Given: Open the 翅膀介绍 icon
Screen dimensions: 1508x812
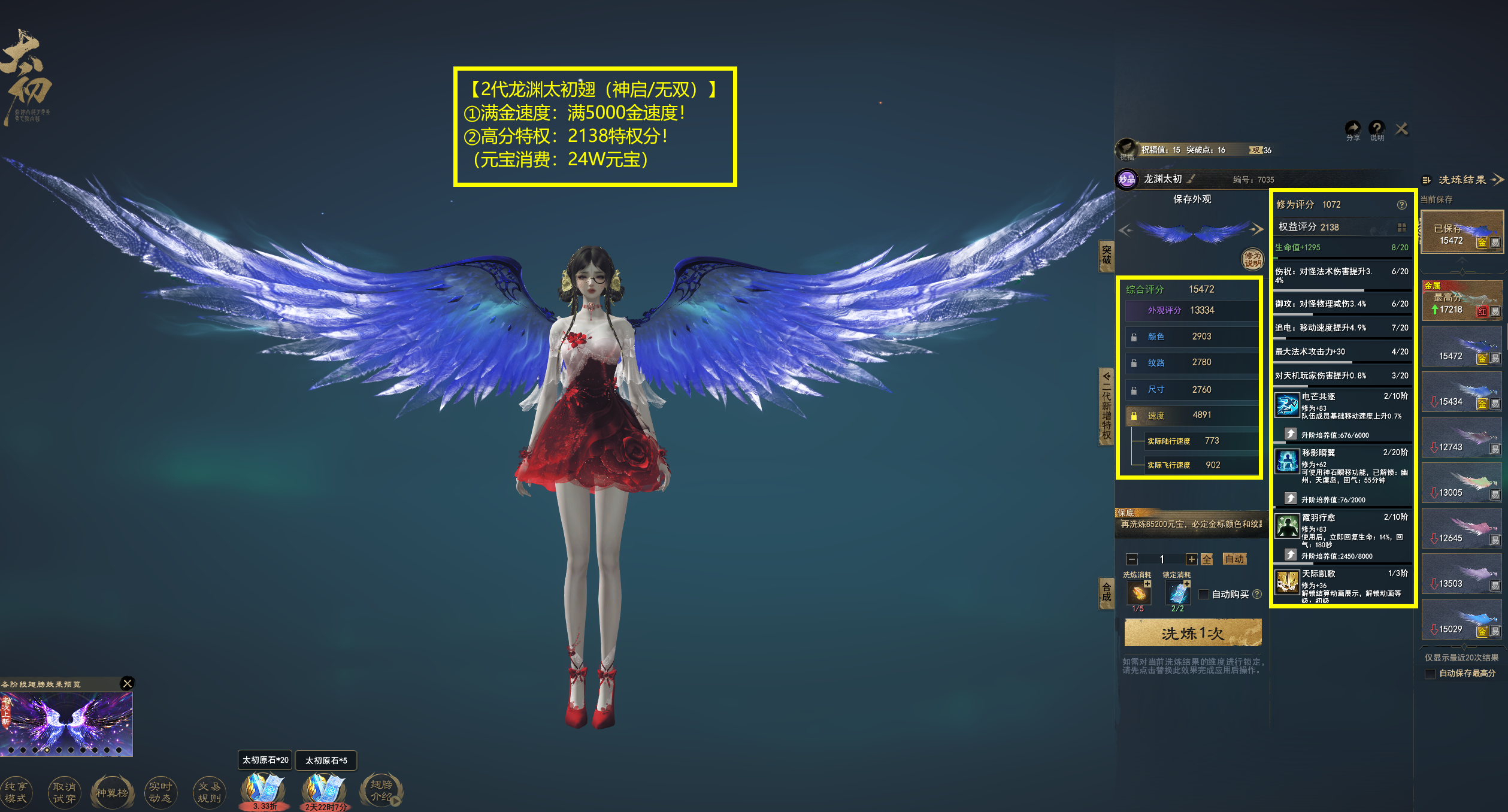Looking at the screenshot, I should tap(381, 789).
